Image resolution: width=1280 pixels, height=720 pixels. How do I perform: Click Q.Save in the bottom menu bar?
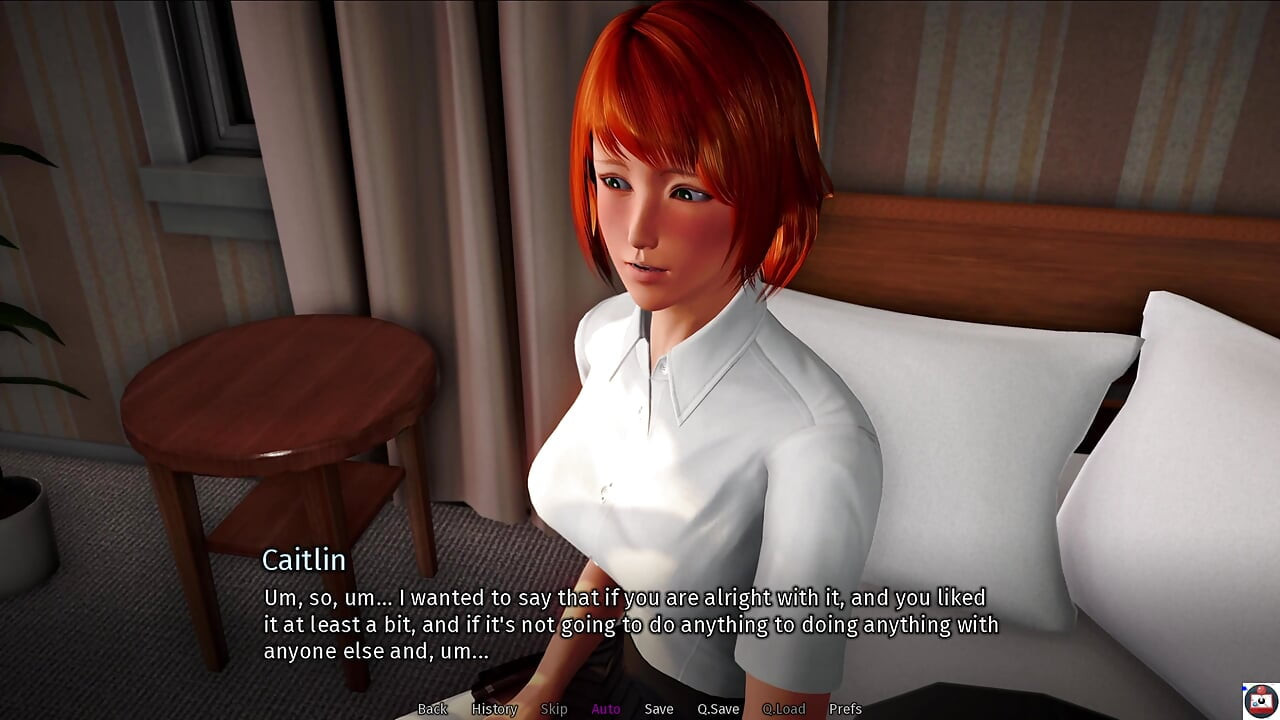718,708
